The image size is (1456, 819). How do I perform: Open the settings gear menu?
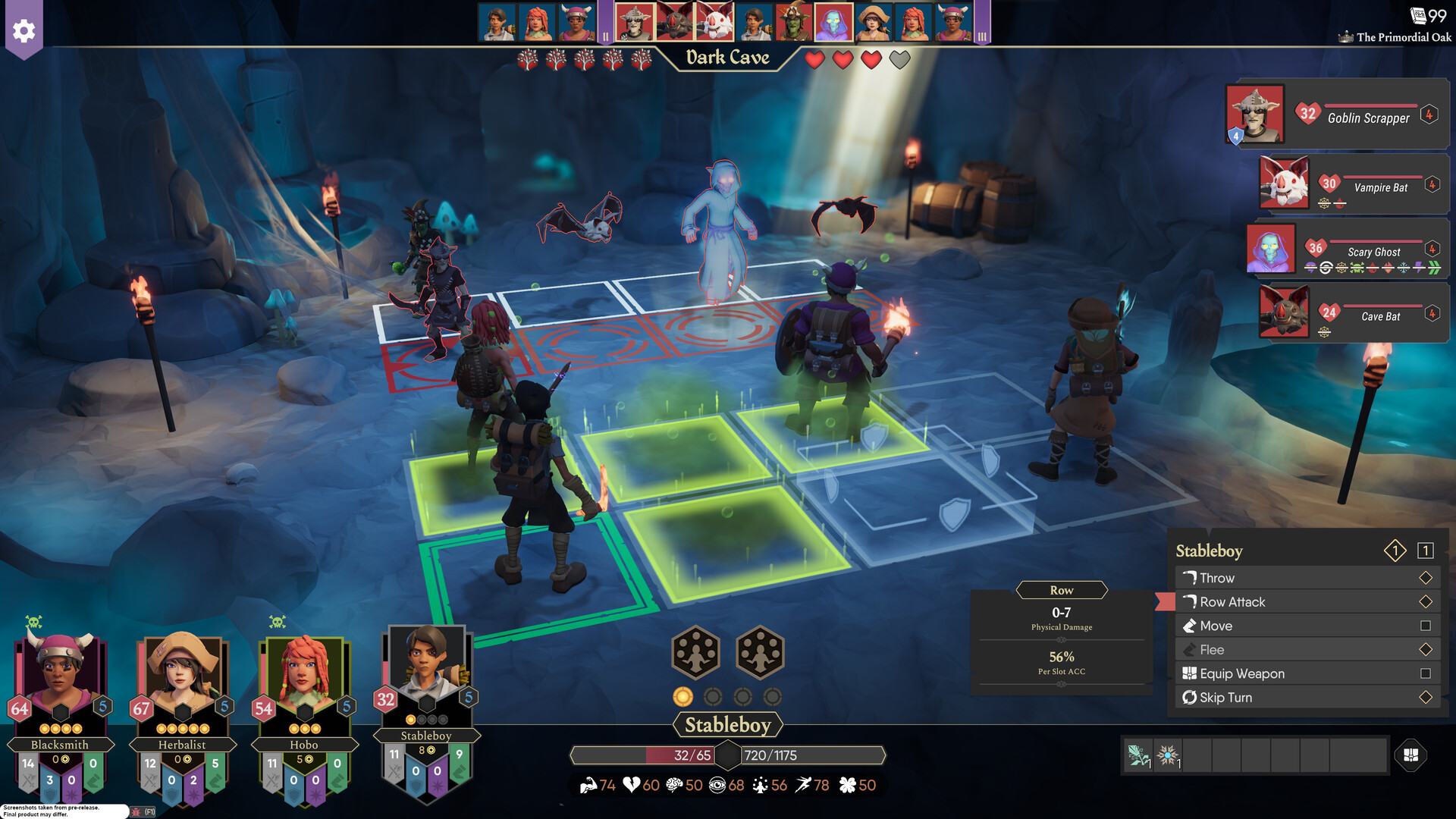point(24,31)
